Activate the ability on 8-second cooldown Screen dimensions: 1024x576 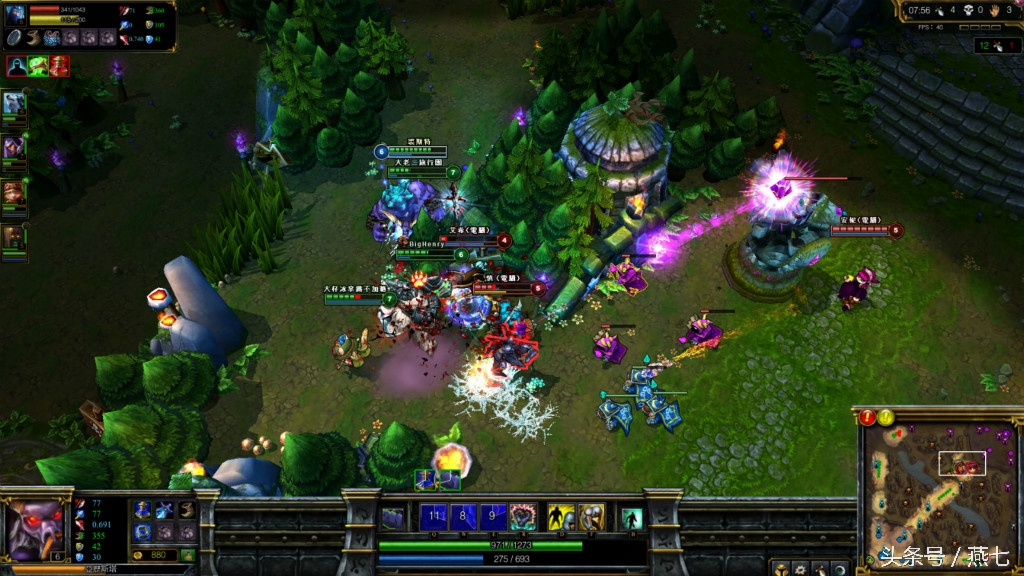pyautogui.click(x=463, y=517)
